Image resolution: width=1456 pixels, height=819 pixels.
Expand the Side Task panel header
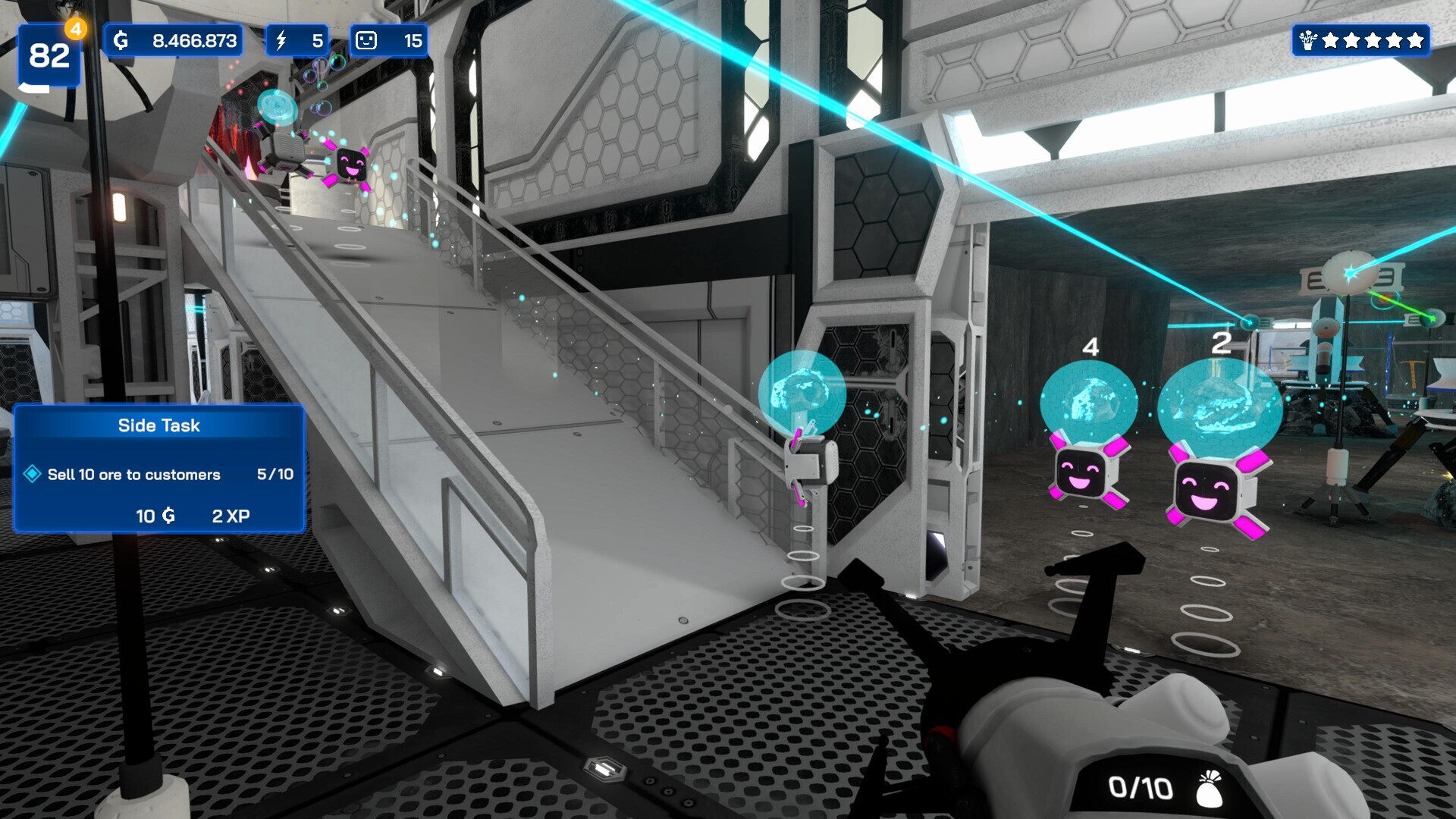[x=159, y=425]
